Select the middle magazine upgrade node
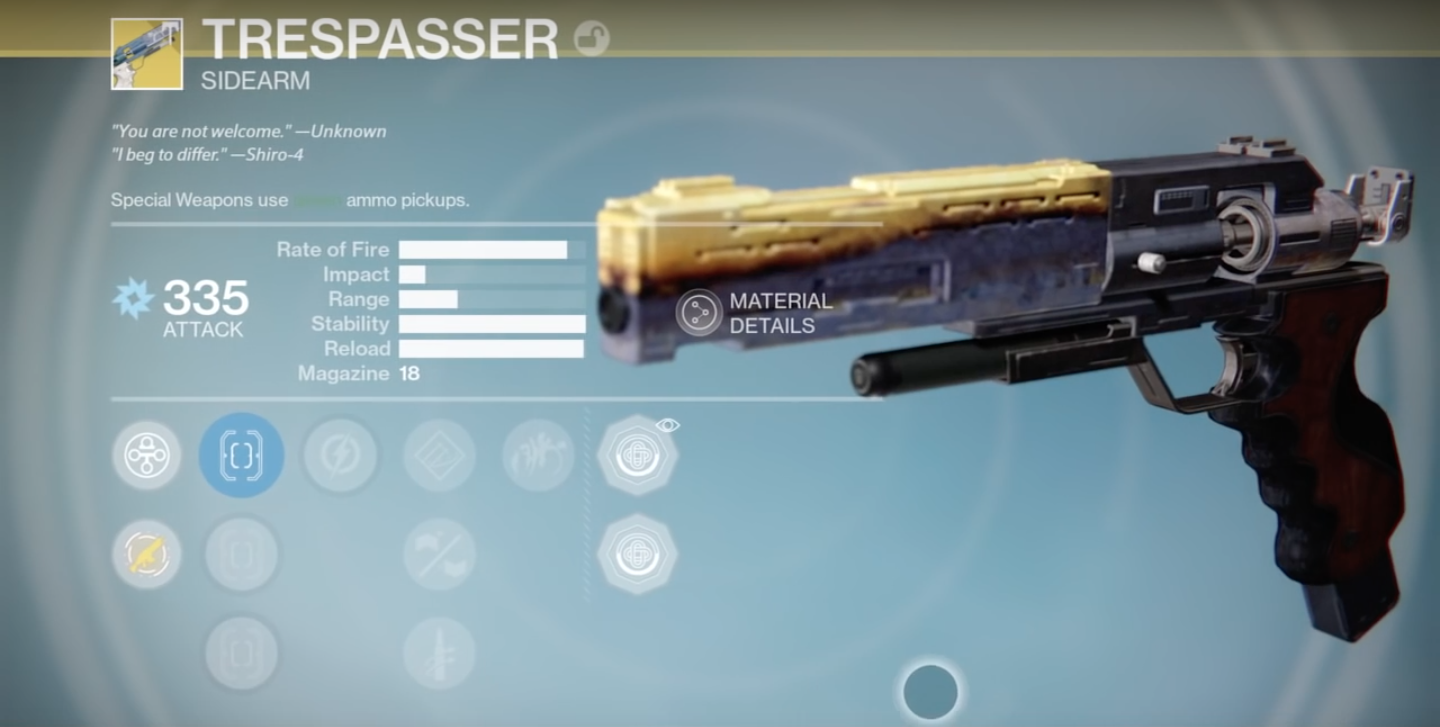Image resolution: width=1440 pixels, height=727 pixels. (x=239, y=553)
